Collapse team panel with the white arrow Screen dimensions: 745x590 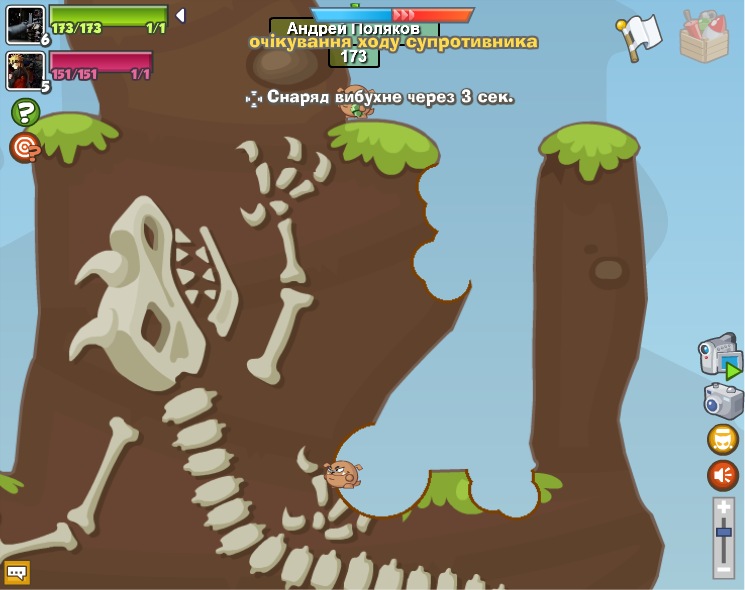click(x=180, y=16)
